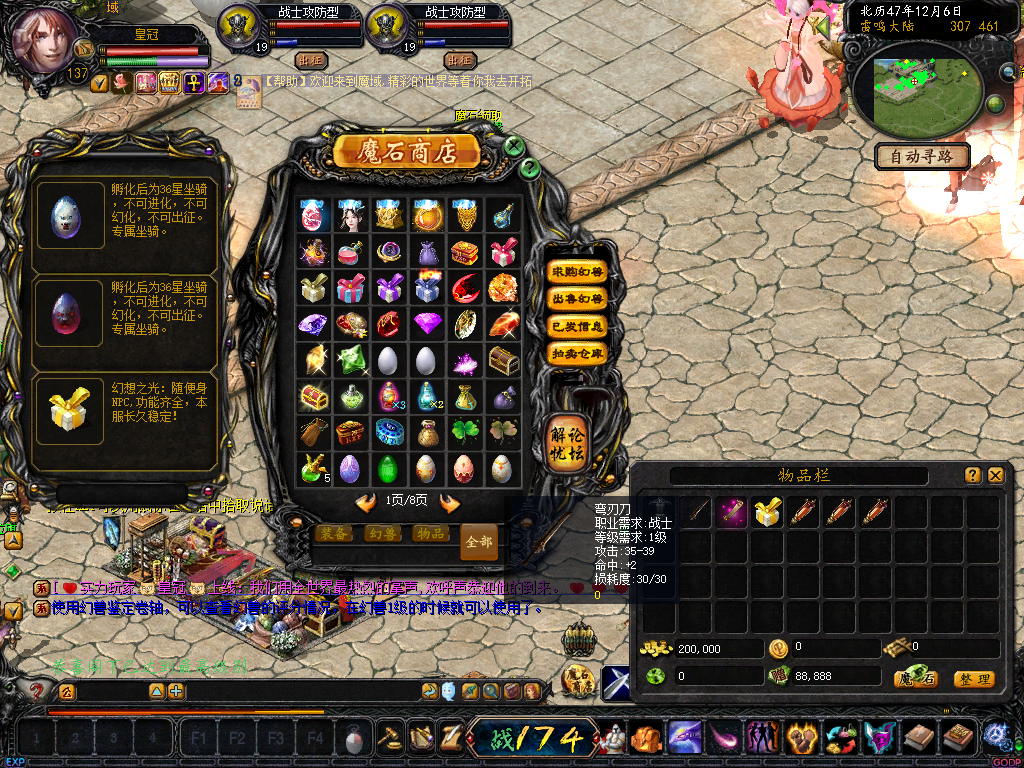Switch to the 装备 shop tab
Viewport: 1024px width, 768px height.
point(334,534)
